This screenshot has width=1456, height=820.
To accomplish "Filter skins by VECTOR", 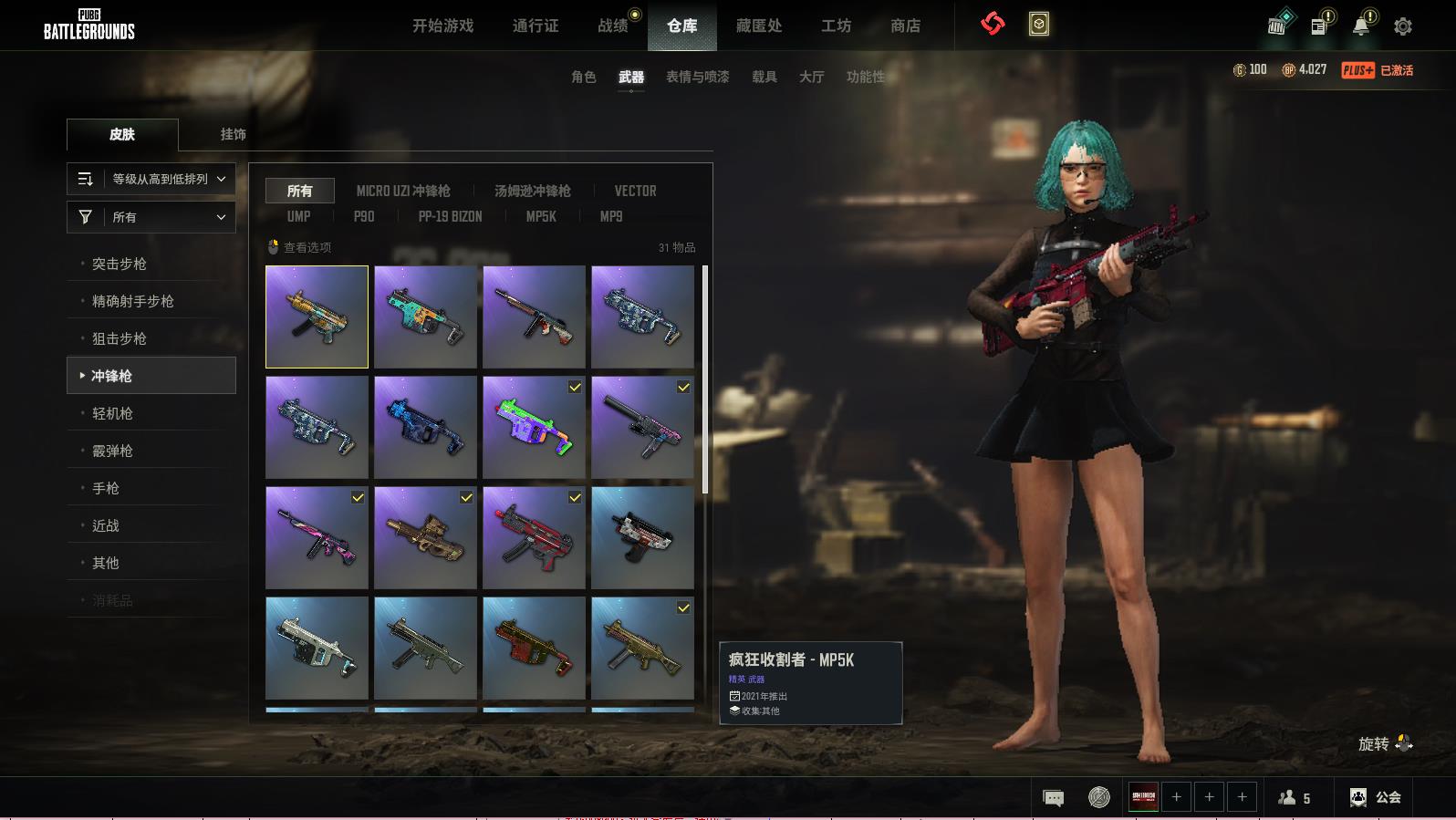I will [635, 191].
